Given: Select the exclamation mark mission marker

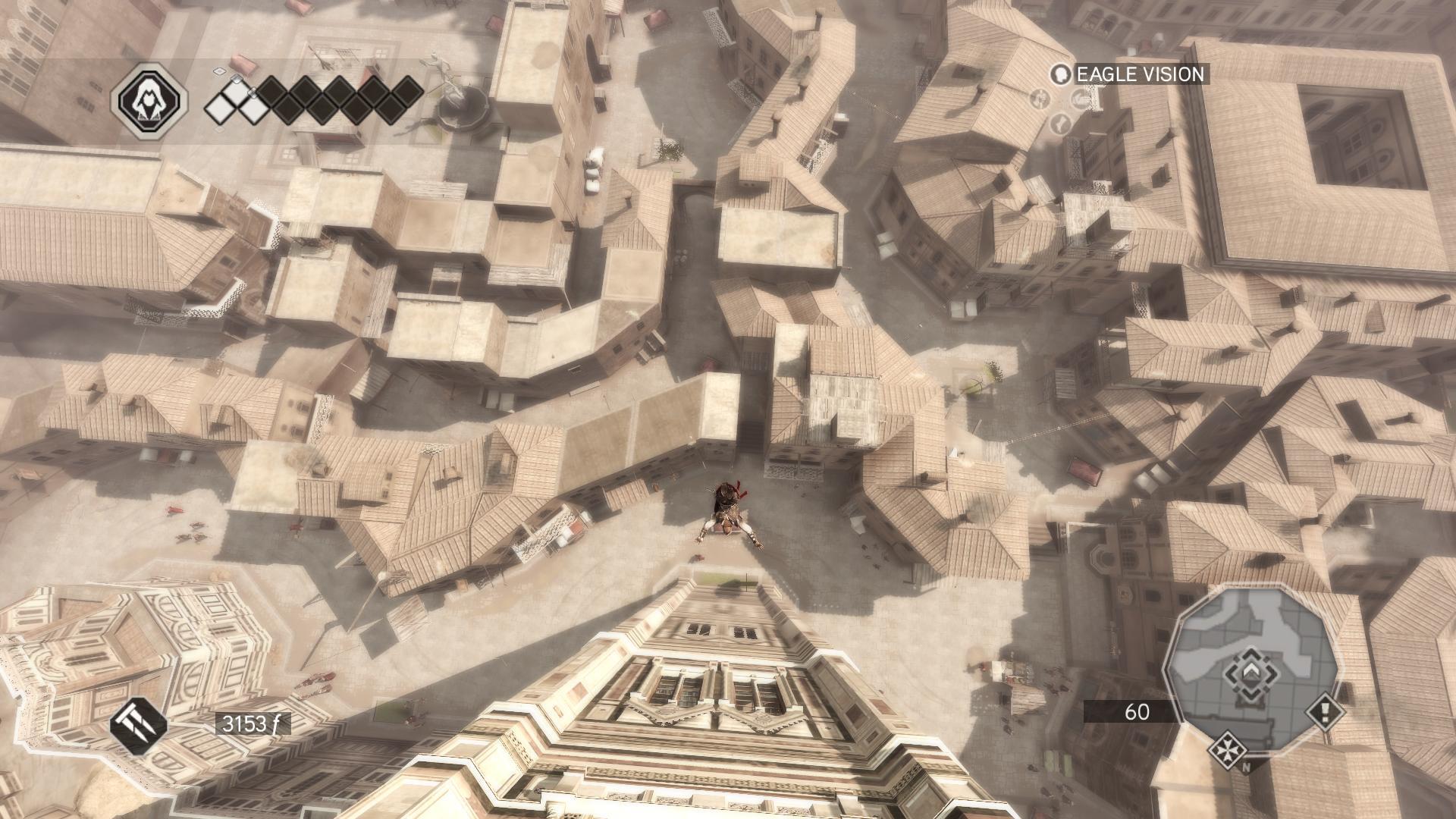Looking at the screenshot, I should (1325, 711).
